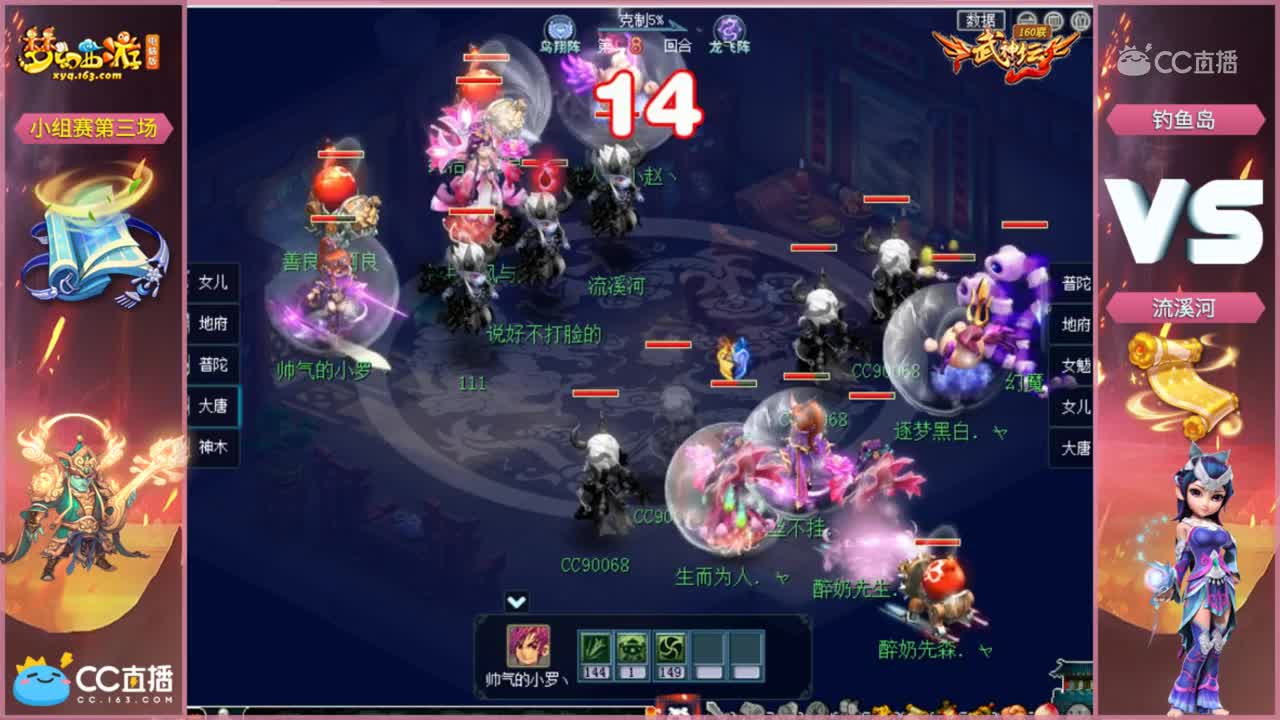Screen dimensions: 1280x720
Task: Click the camera icon beside the 数据 button
Action: [x=1026, y=19]
